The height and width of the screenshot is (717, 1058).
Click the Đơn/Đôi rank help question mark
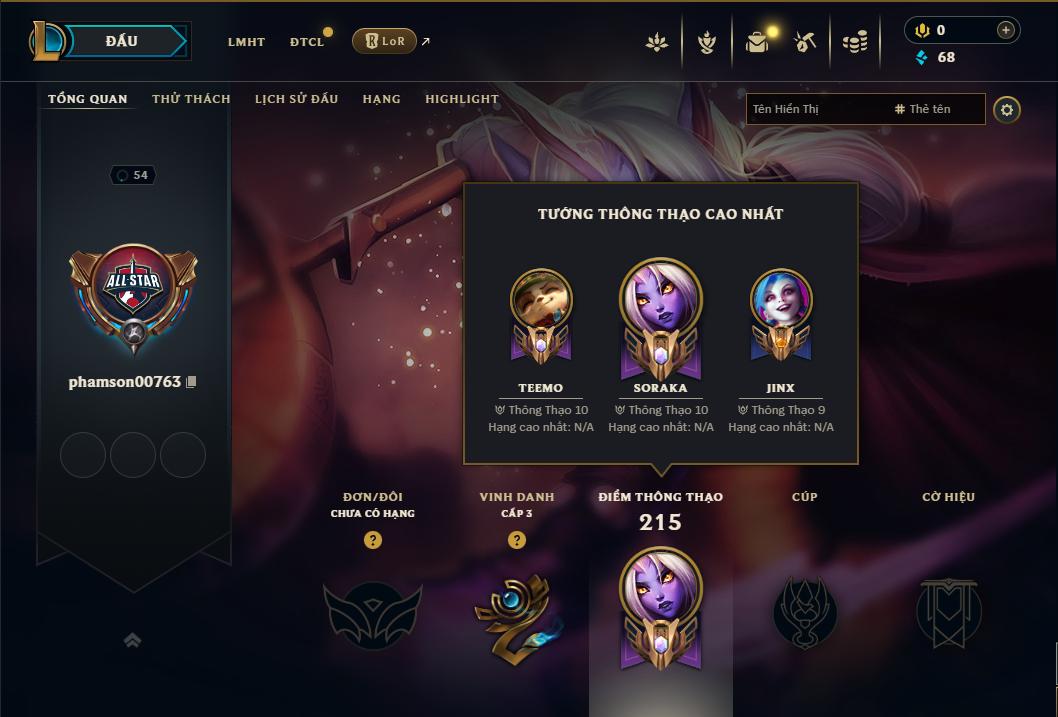pos(373,540)
